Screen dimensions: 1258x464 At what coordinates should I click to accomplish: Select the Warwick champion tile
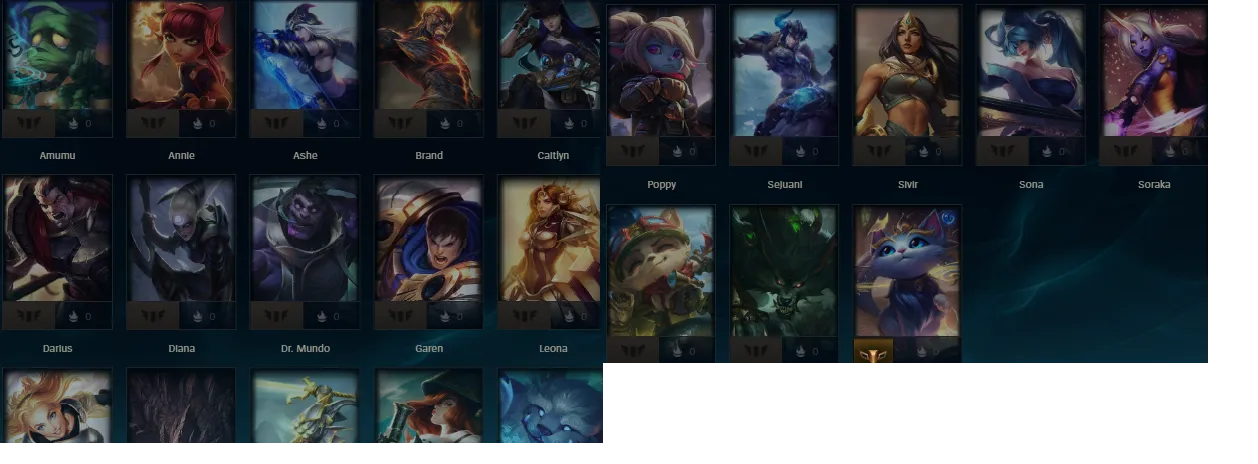785,272
